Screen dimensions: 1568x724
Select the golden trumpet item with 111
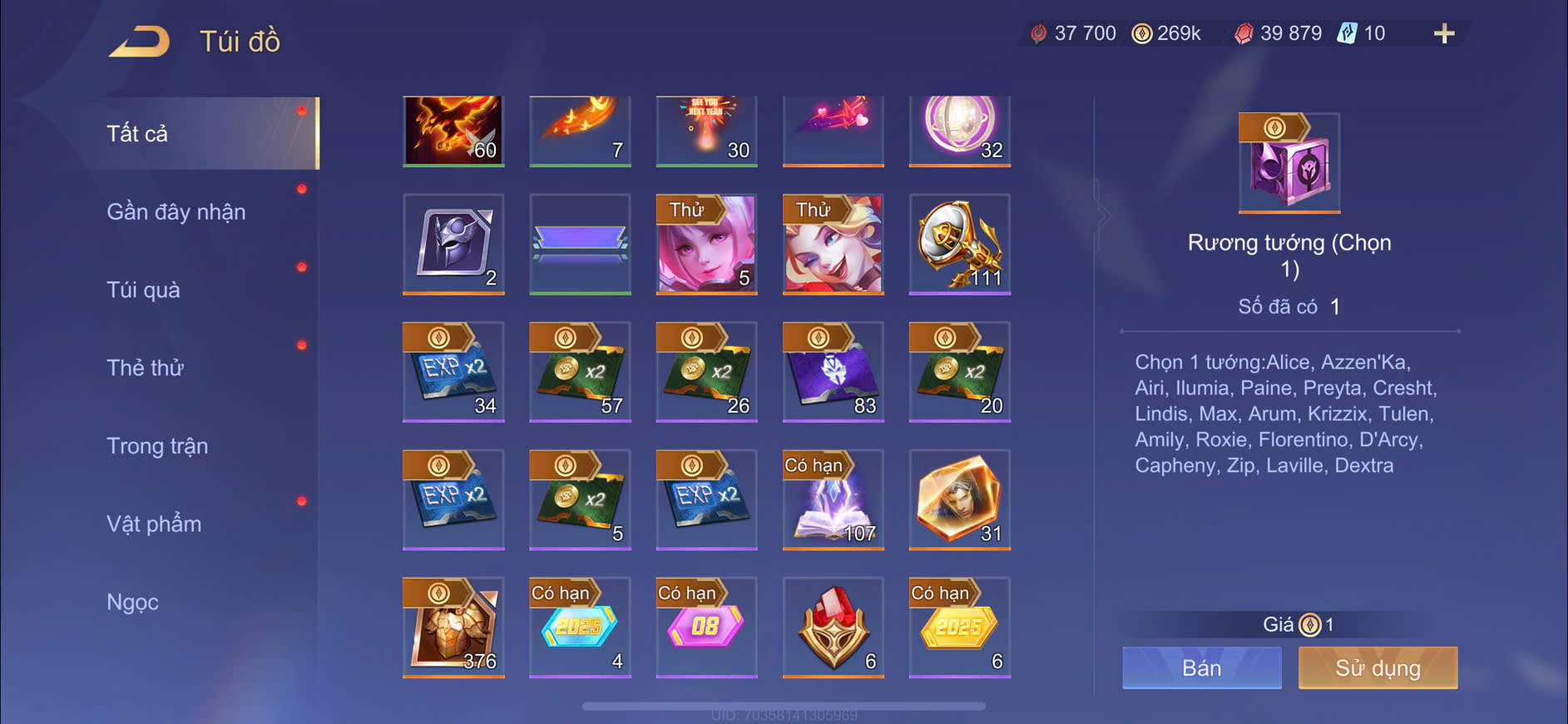click(959, 244)
